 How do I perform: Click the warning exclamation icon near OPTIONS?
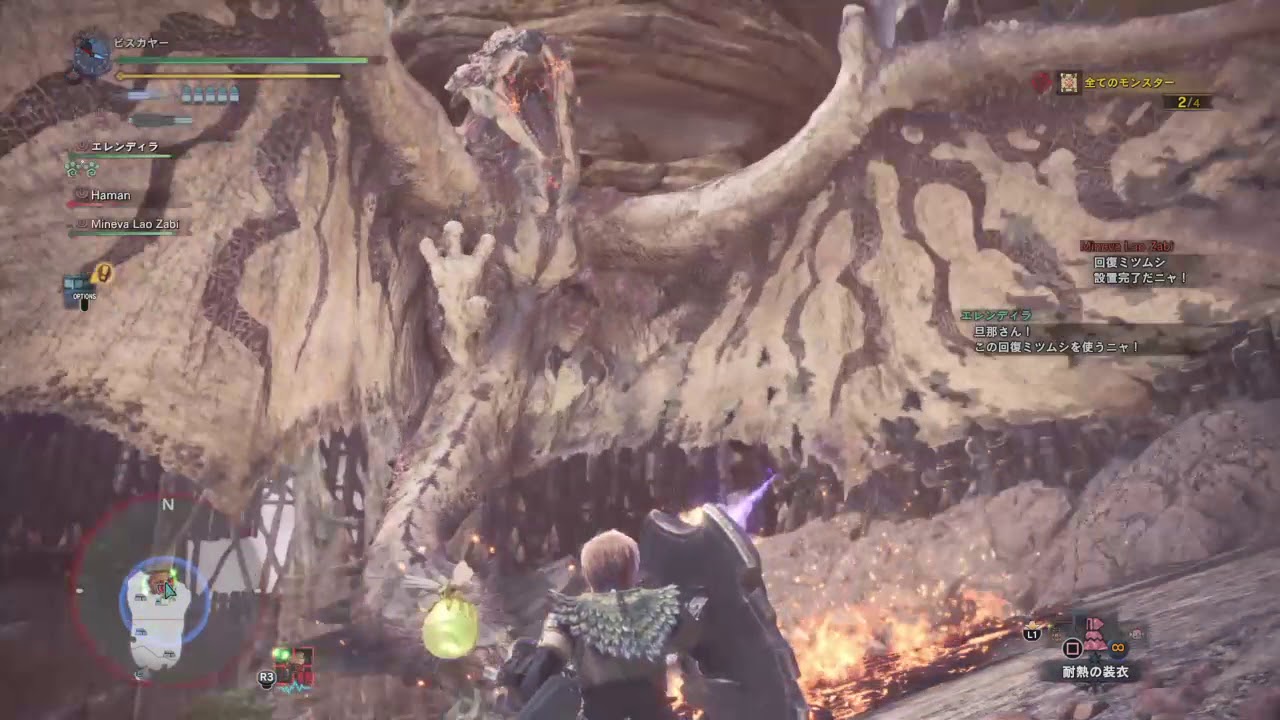[104, 272]
